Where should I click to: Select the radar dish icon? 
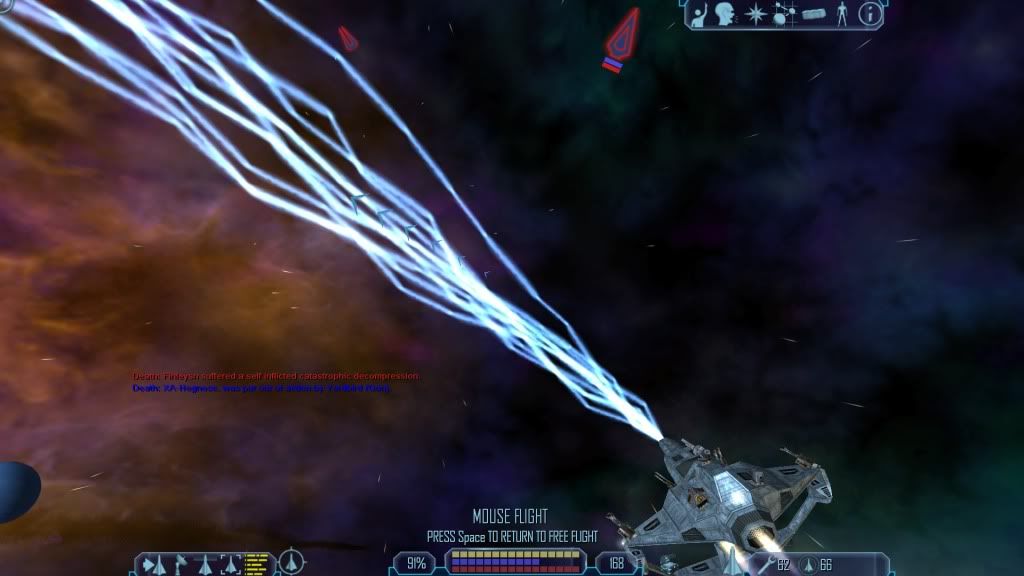click(179, 563)
